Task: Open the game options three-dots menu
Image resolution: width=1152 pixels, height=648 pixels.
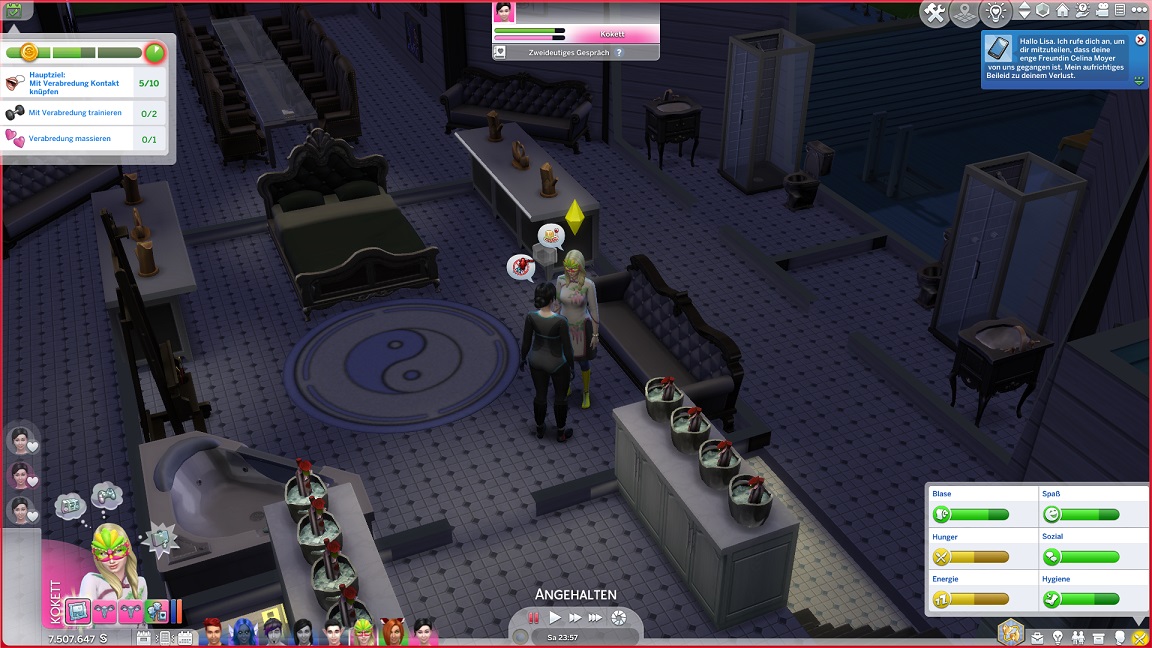Action: click(1138, 11)
